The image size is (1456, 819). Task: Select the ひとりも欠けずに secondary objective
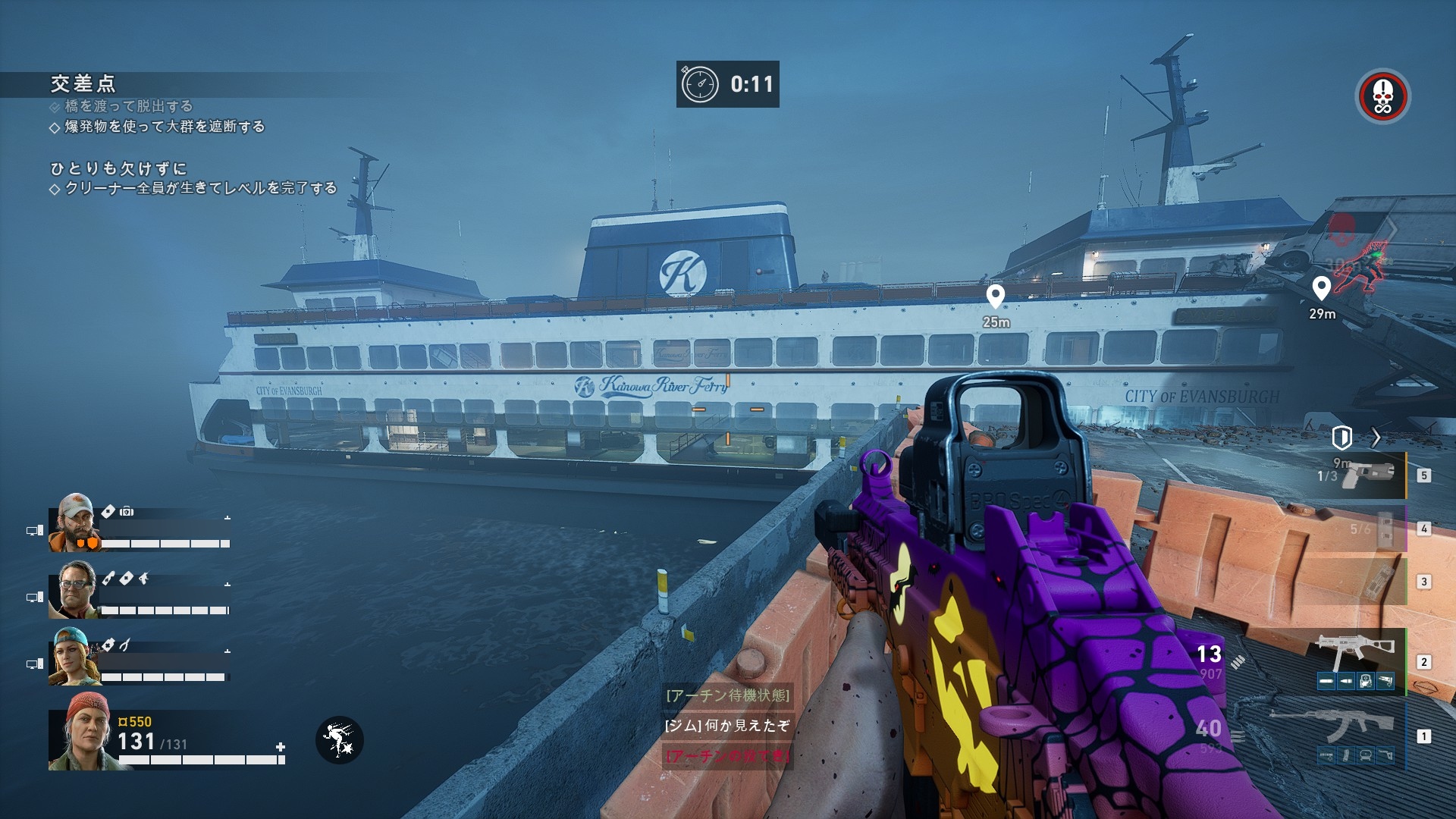point(118,168)
